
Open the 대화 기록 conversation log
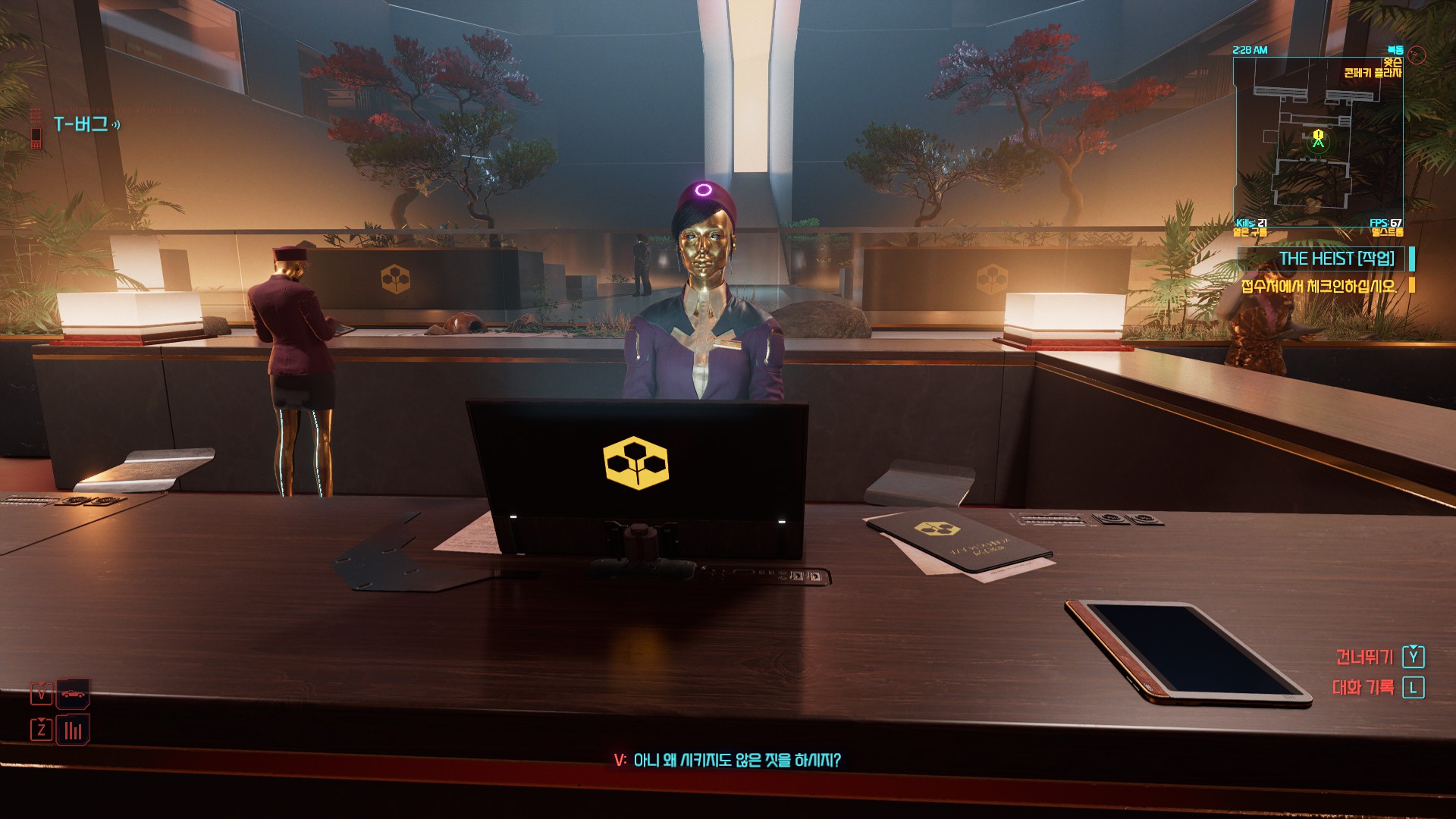pyautogui.click(x=1363, y=688)
